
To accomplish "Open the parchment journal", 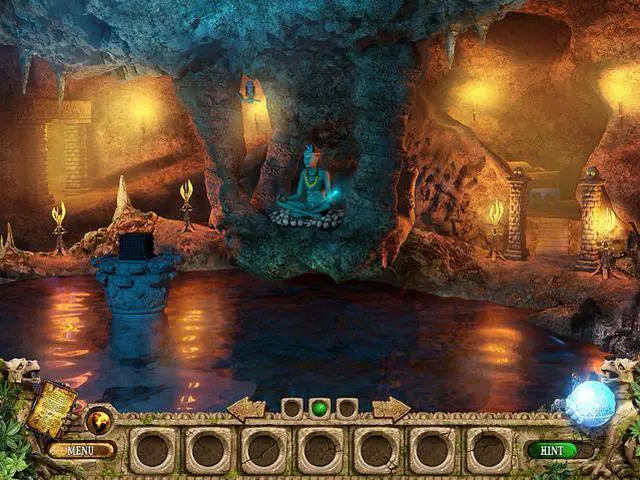I will click(x=52, y=408).
